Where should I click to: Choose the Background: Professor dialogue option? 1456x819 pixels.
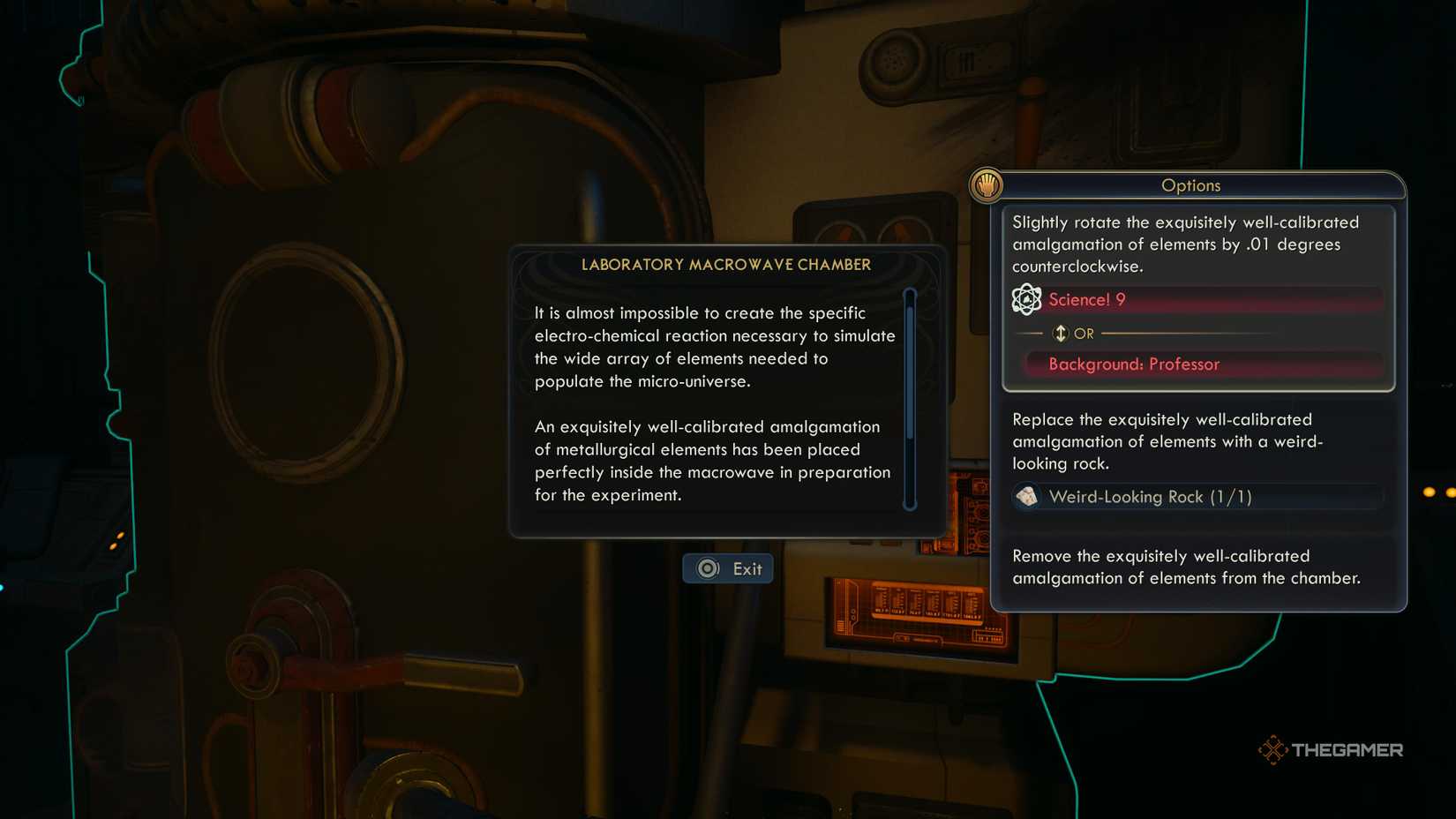pyautogui.click(x=1133, y=364)
